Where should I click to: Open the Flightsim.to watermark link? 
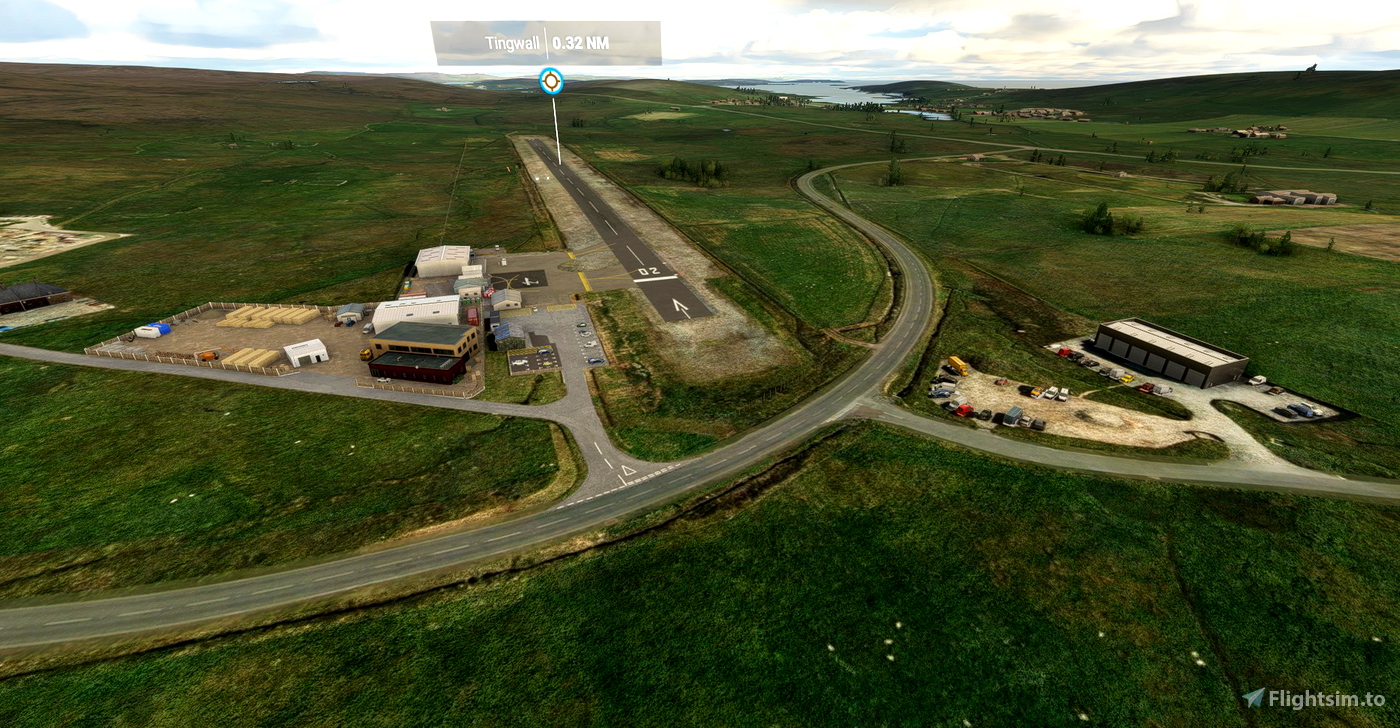point(1313,699)
